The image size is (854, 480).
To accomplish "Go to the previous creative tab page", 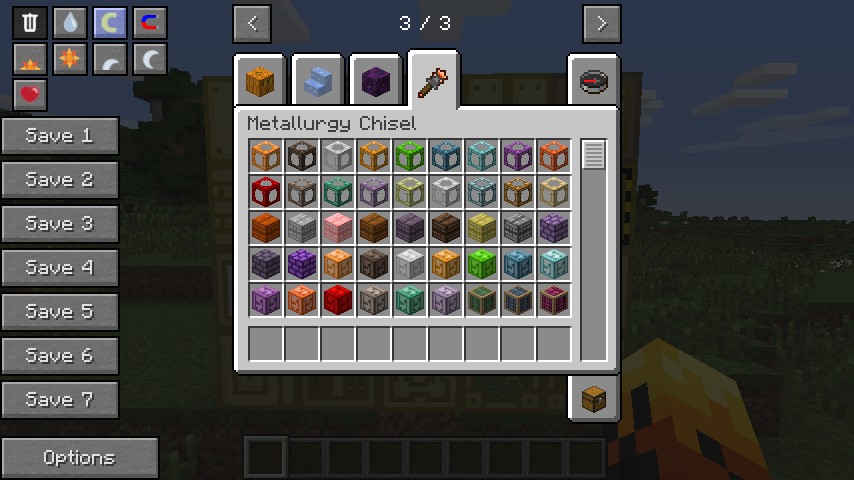I will tap(252, 23).
